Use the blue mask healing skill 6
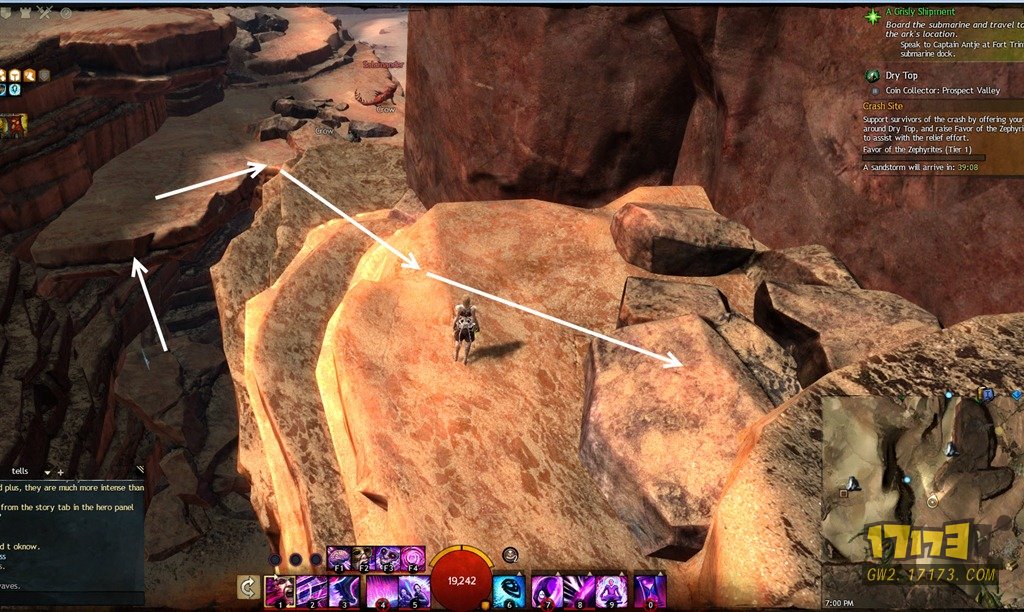Viewport: 1024px width, 612px height. (509, 591)
